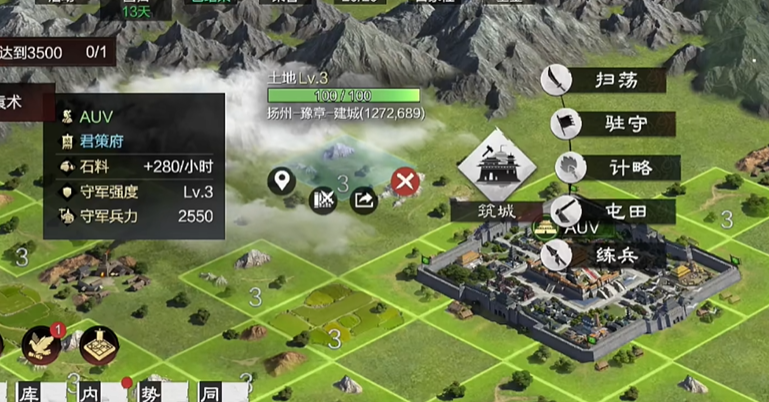The image size is (769, 402).
Task: Open the eagle icon with red notification badge
Action: click(x=41, y=345)
